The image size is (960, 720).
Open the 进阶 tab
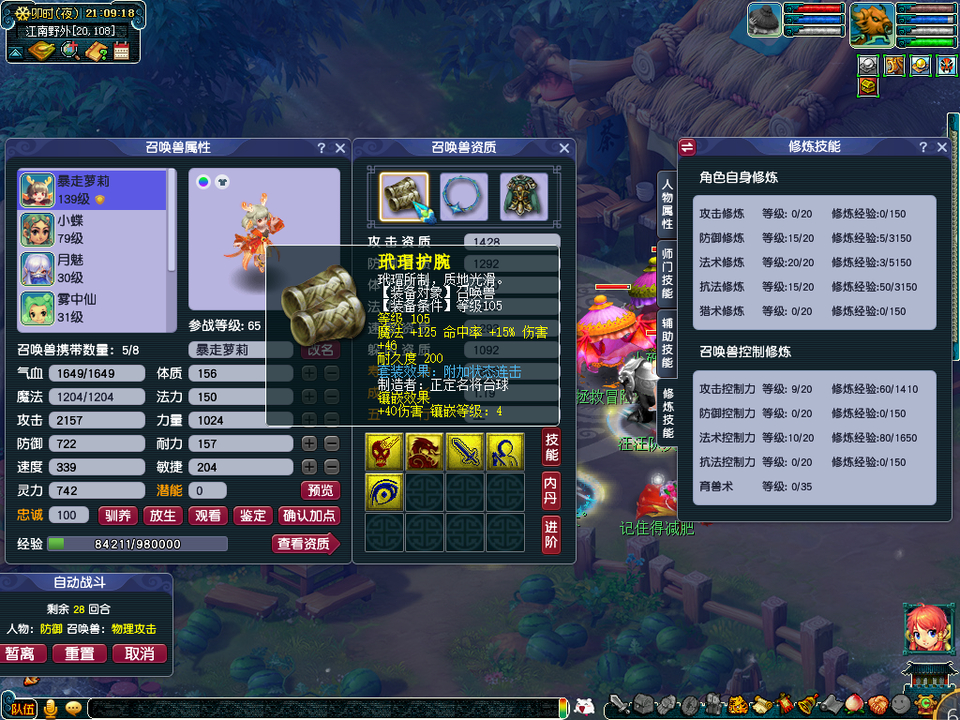click(x=551, y=534)
